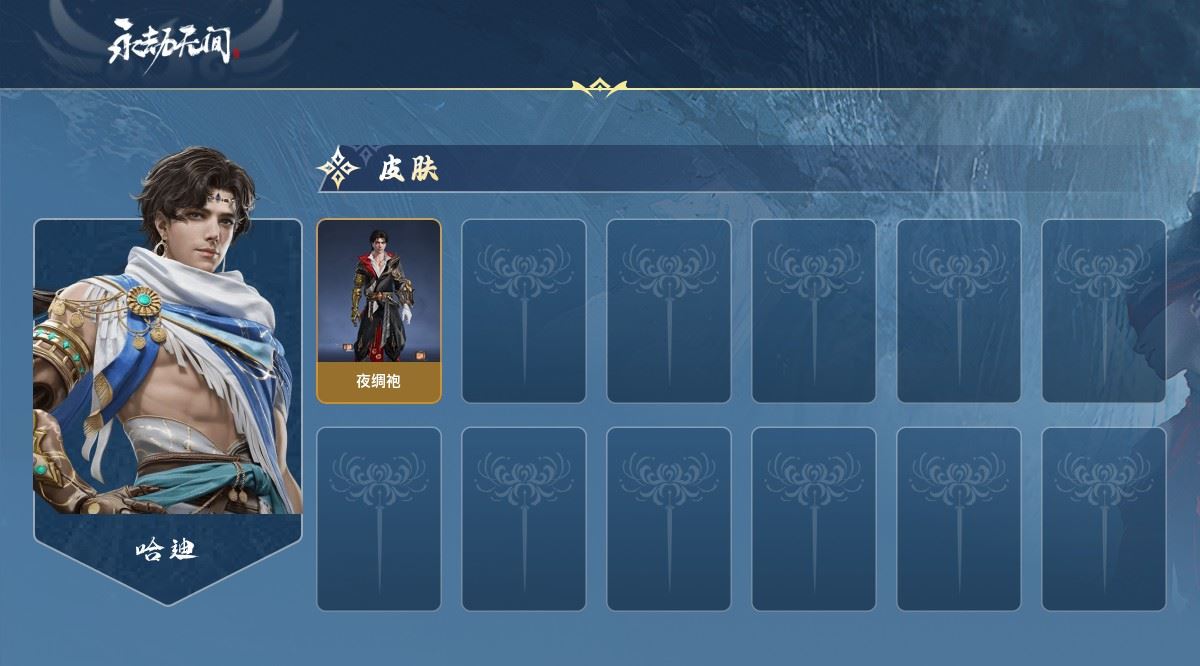
Task: Select the 夜绸袍 skin card
Action: click(x=379, y=311)
